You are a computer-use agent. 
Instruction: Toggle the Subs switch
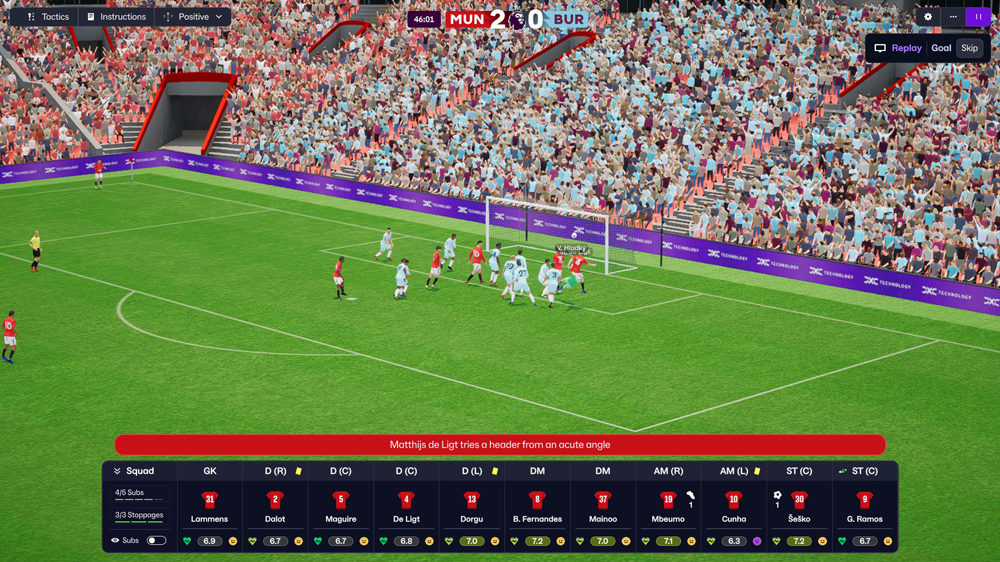pos(156,541)
